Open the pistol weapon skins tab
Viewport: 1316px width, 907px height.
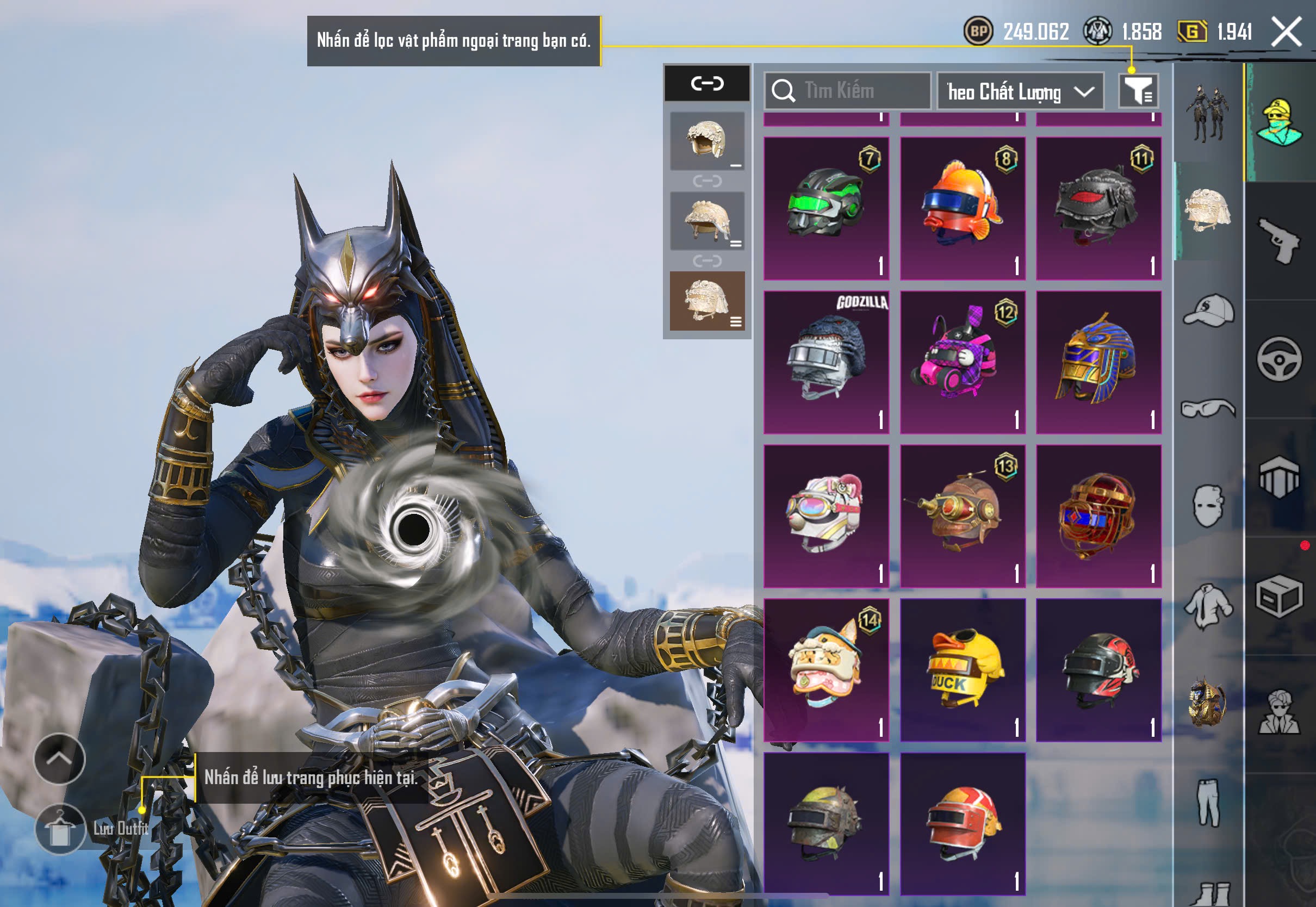click(x=1279, y=241)
